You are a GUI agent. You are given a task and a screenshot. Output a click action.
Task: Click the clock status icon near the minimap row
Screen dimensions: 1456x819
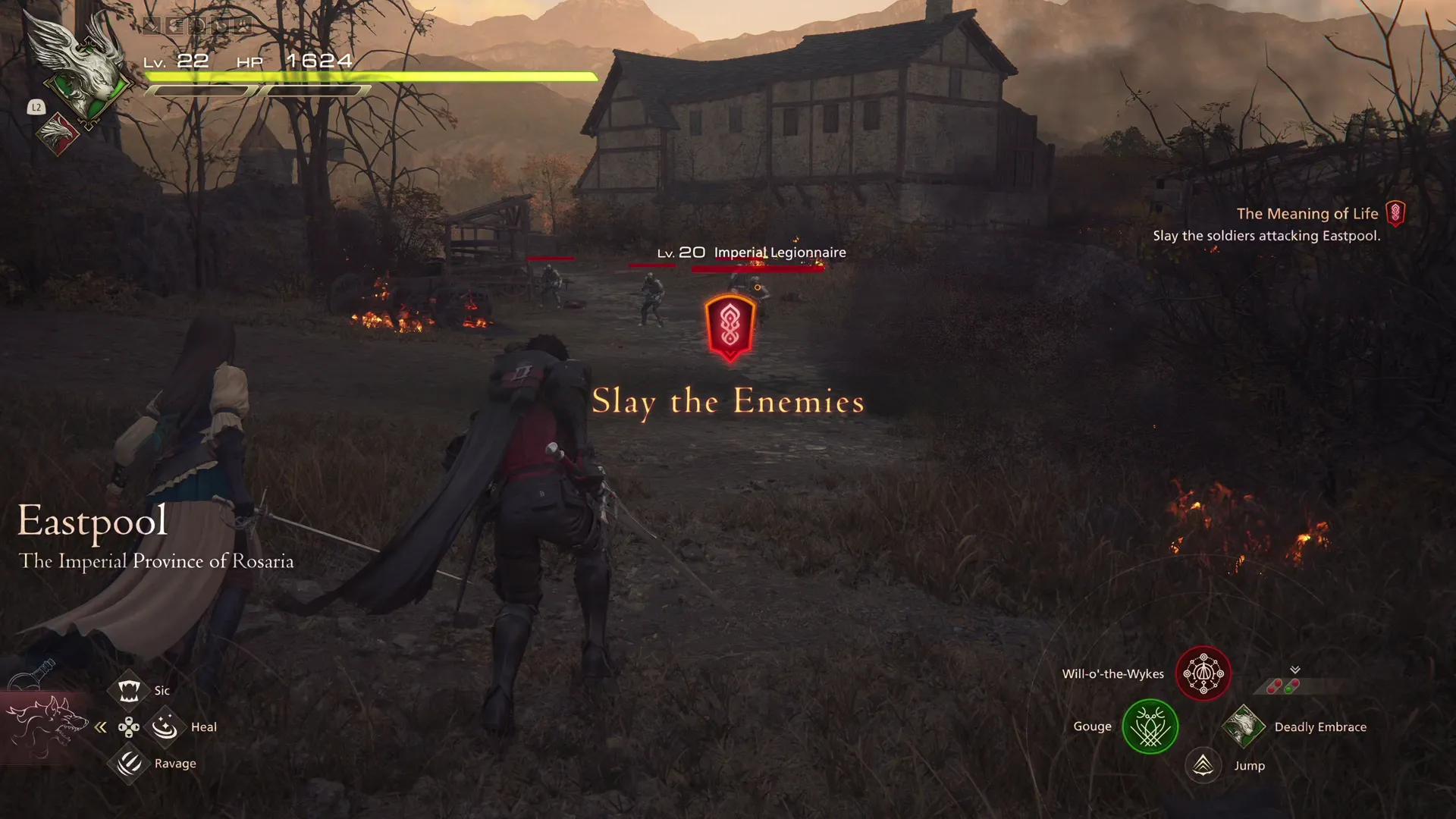coord(197,25)
